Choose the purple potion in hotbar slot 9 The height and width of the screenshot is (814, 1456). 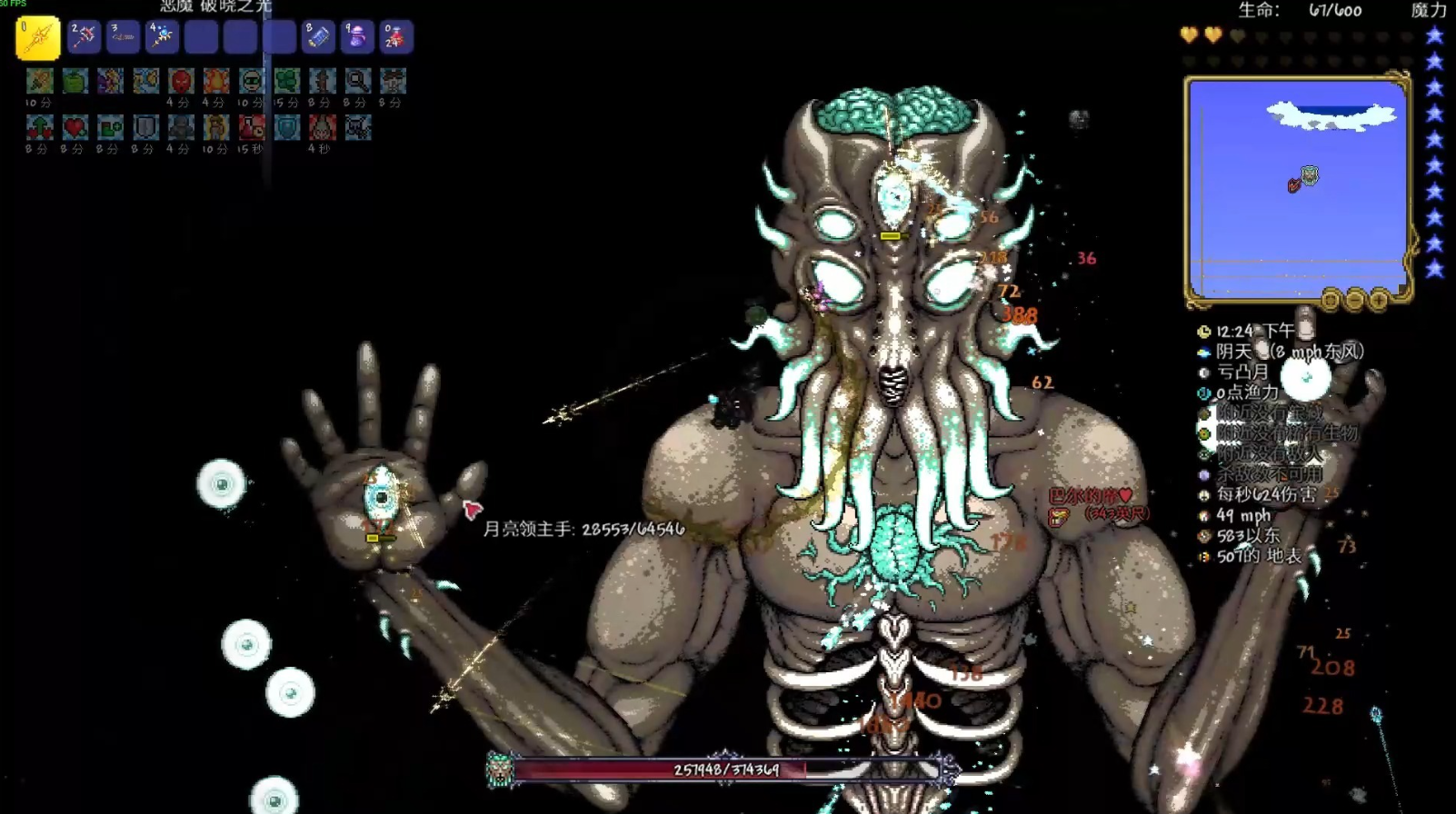(357, 37)
